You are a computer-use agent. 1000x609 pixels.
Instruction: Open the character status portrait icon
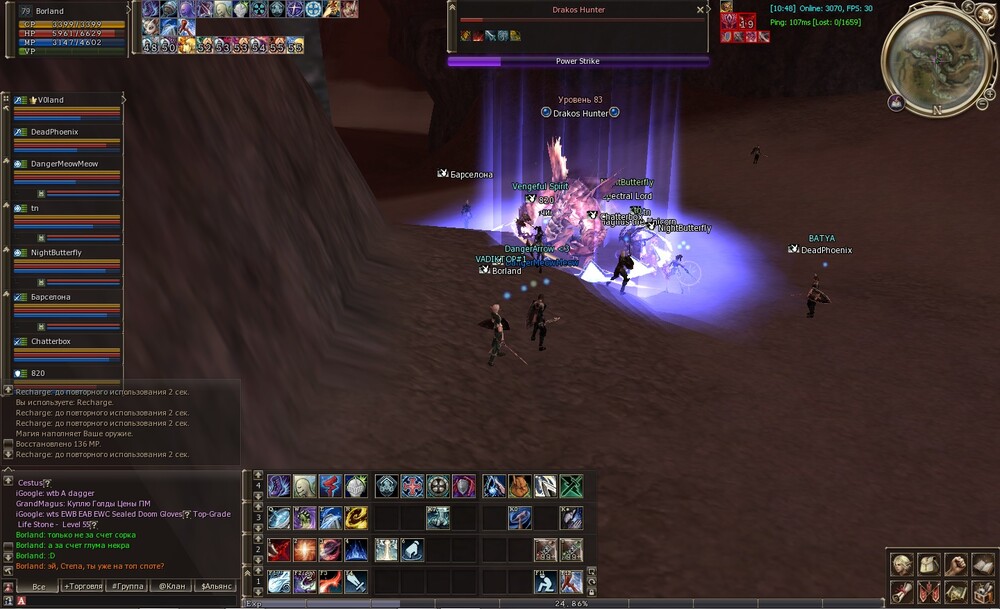(902, 565)
